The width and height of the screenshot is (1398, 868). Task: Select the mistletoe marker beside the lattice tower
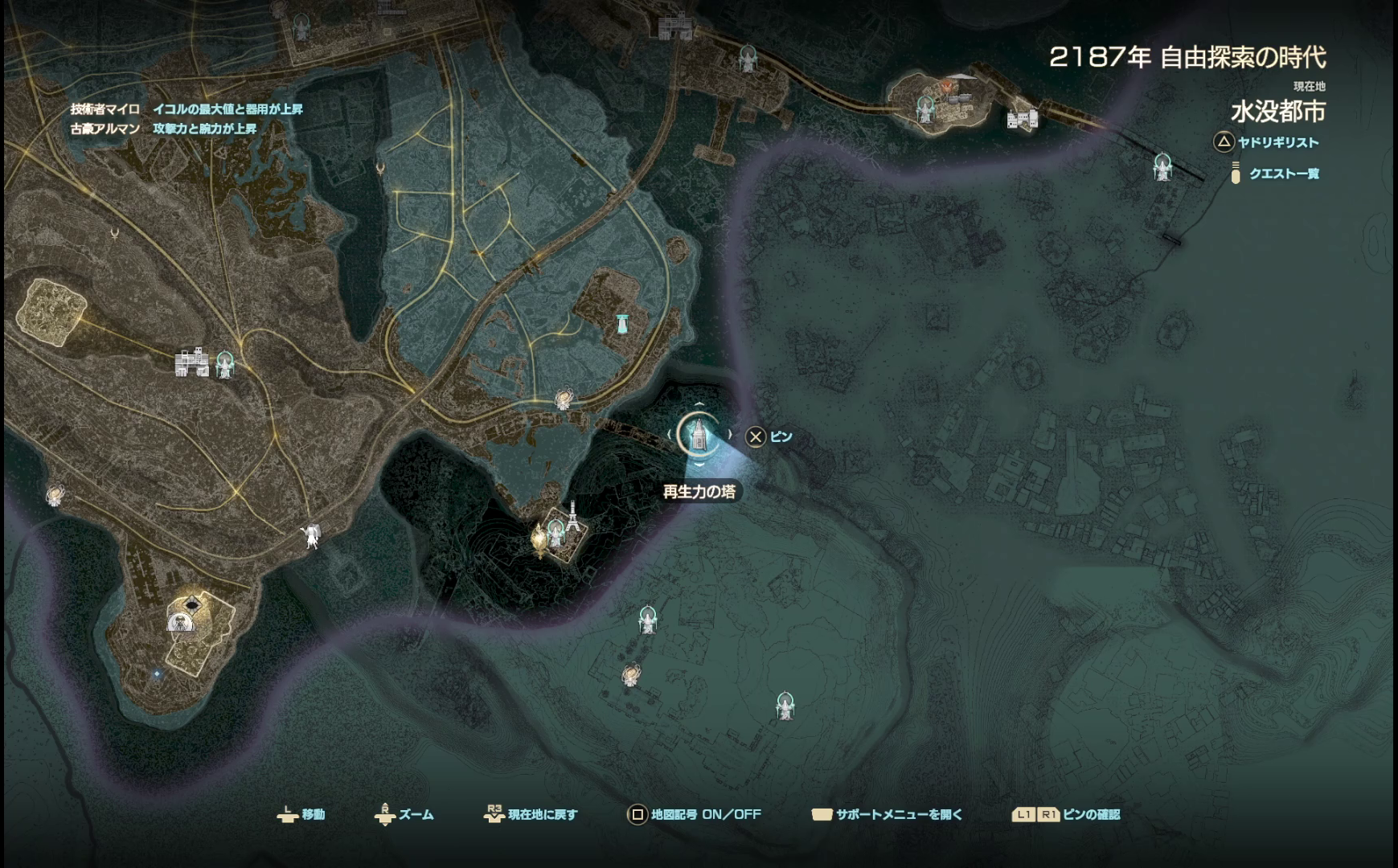coord(556,531)
